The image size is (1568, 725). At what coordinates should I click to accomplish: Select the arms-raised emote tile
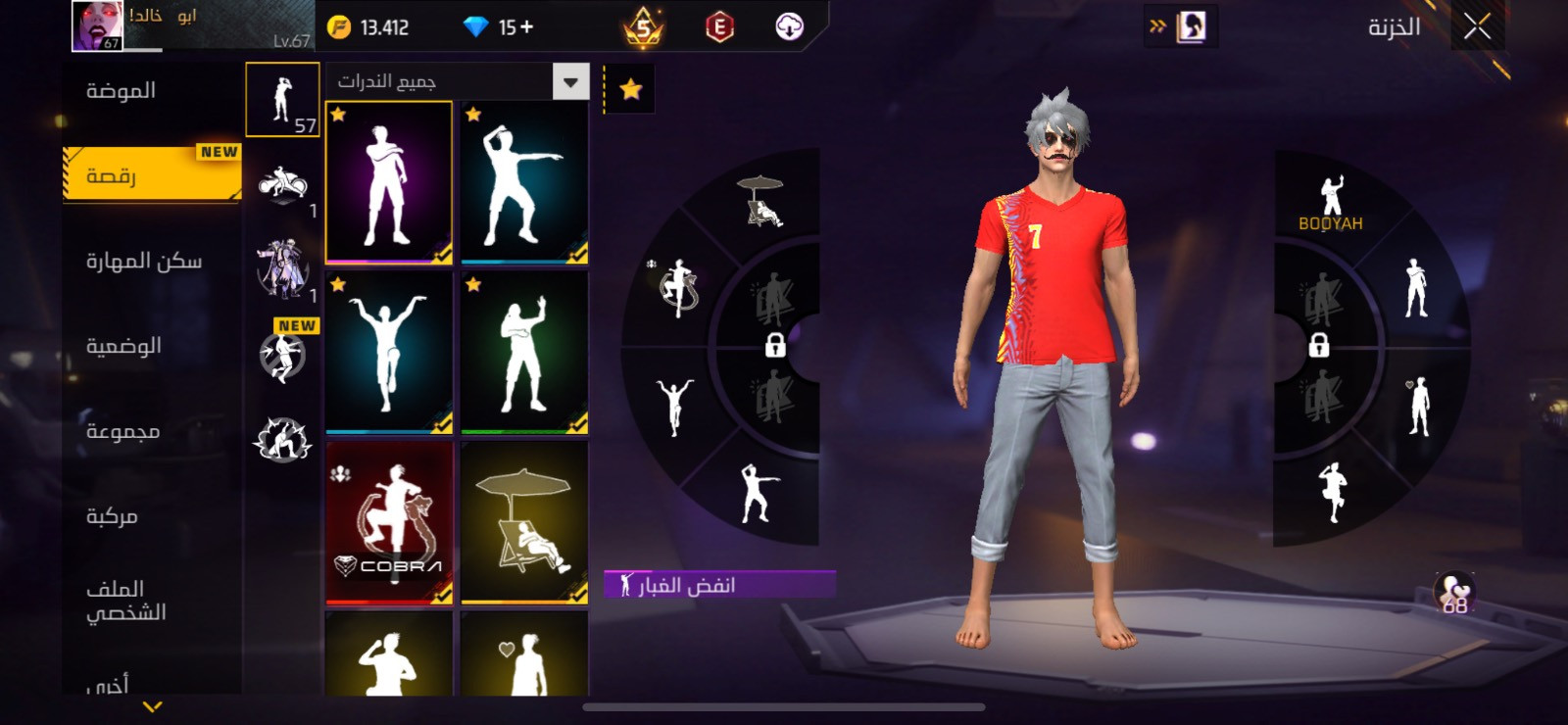coord(389,353)
